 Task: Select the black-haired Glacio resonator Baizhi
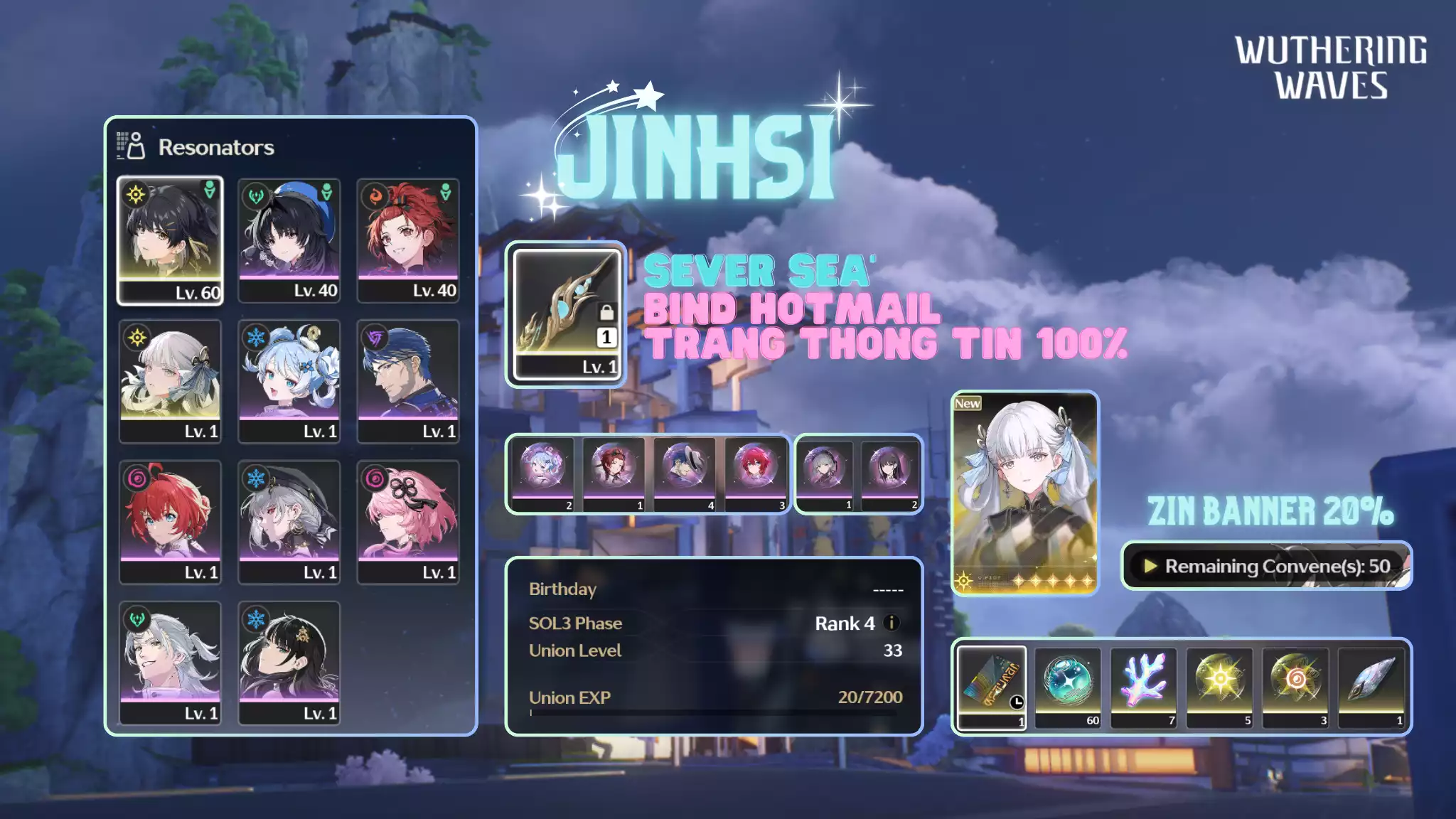coord(289,663)
